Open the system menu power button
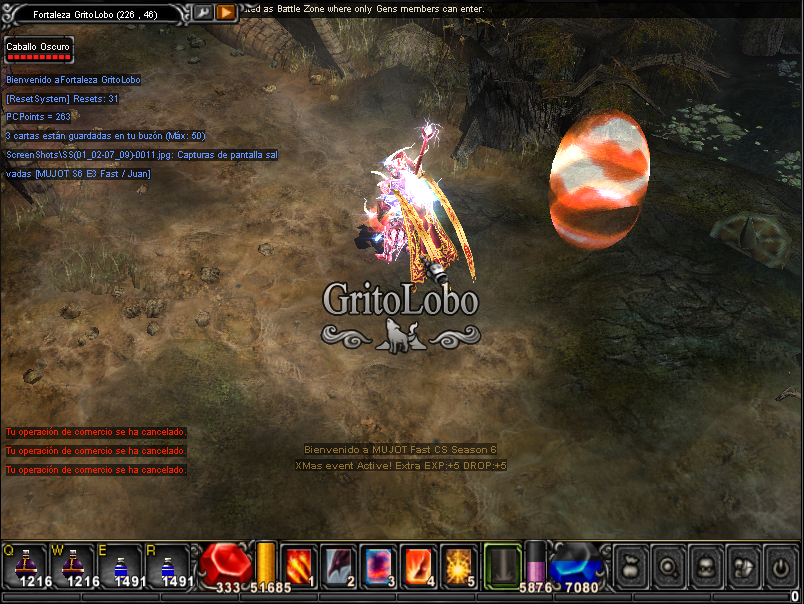 pyautogui.click(x=779, y=567)
